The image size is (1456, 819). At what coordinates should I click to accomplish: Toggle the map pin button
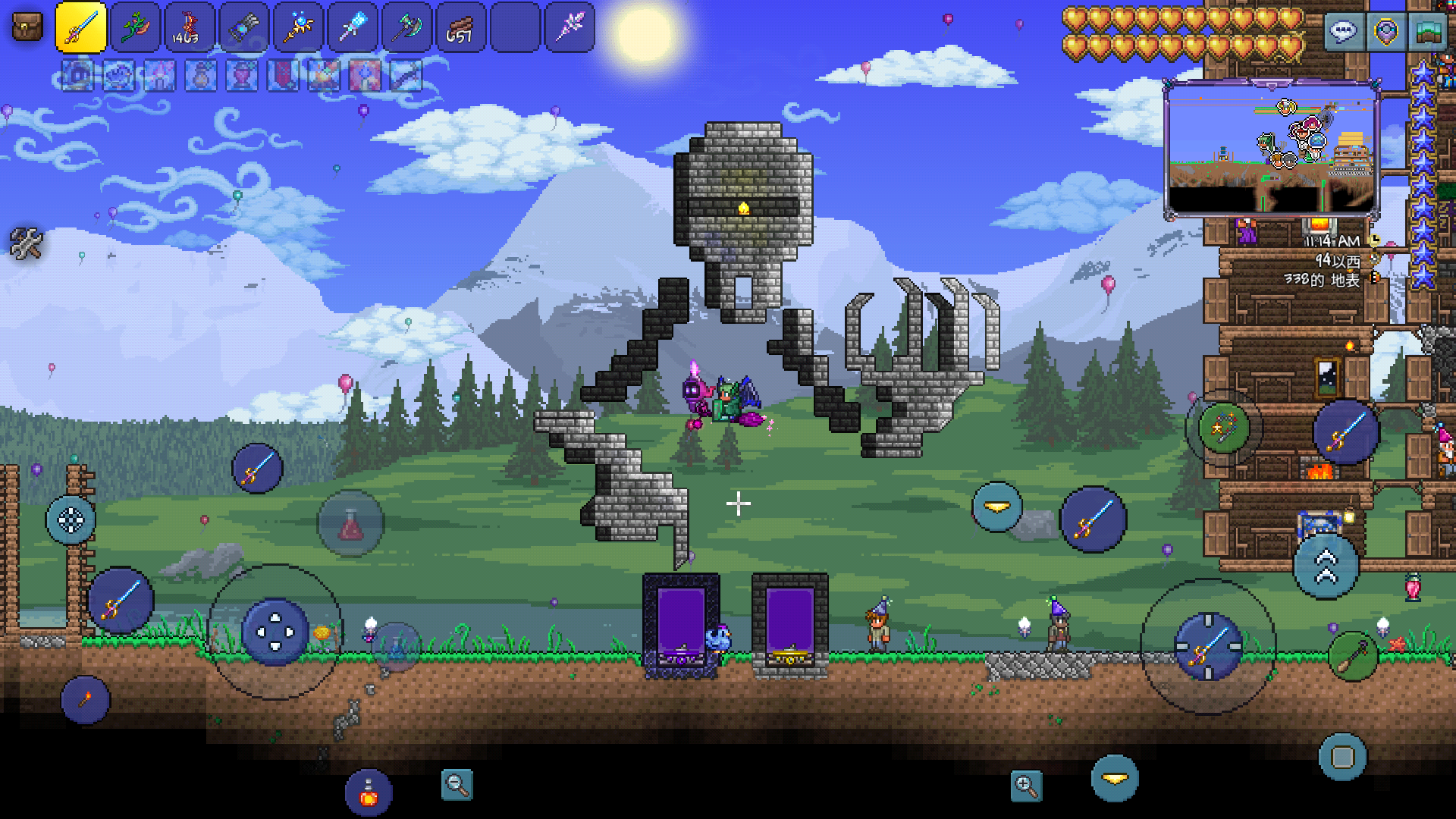point(1385,32)
